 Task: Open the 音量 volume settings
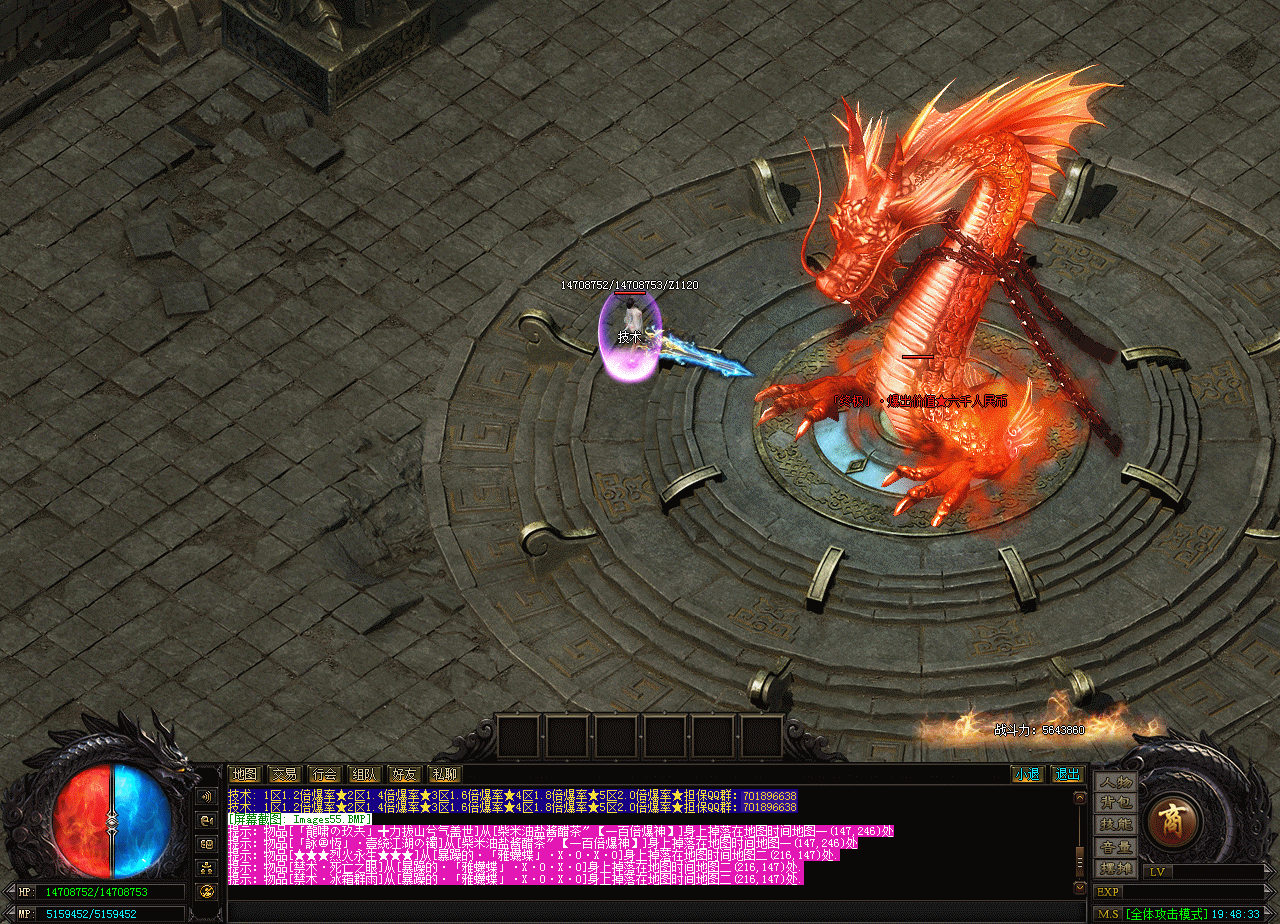click(1115, 847)
